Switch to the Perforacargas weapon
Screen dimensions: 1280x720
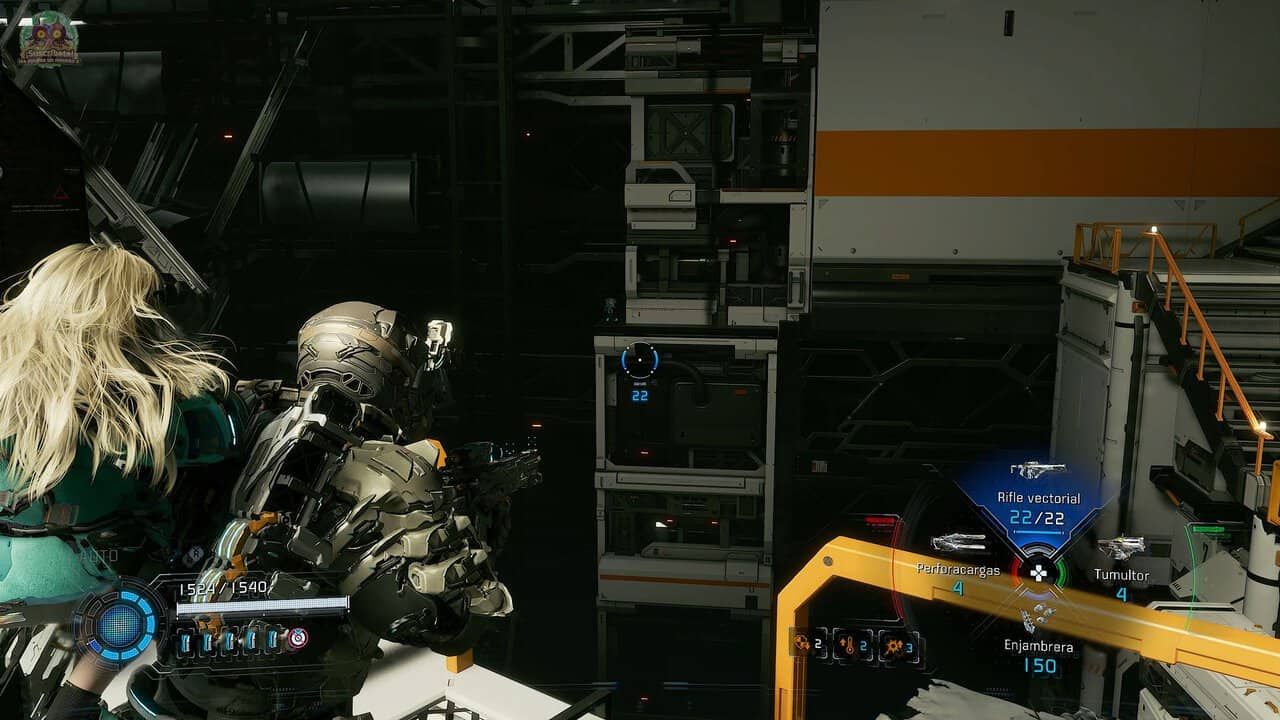(958, 545)
